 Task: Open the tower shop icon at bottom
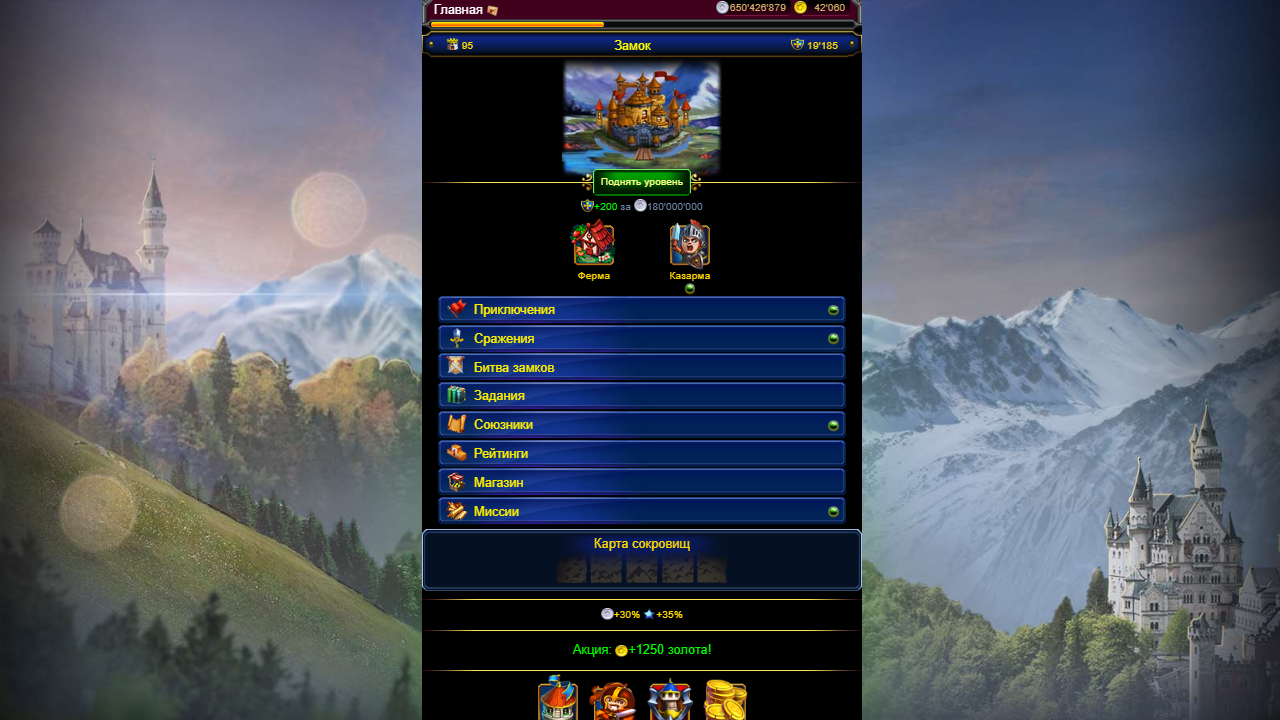click(559, 700)
